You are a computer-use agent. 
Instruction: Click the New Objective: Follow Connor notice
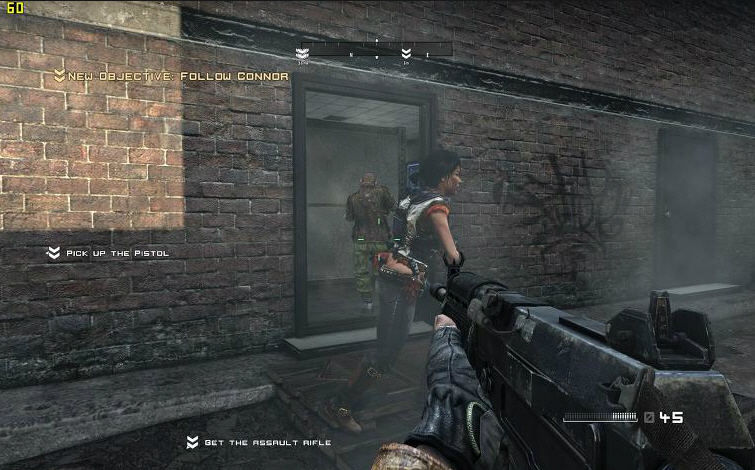tap(171, 76)
